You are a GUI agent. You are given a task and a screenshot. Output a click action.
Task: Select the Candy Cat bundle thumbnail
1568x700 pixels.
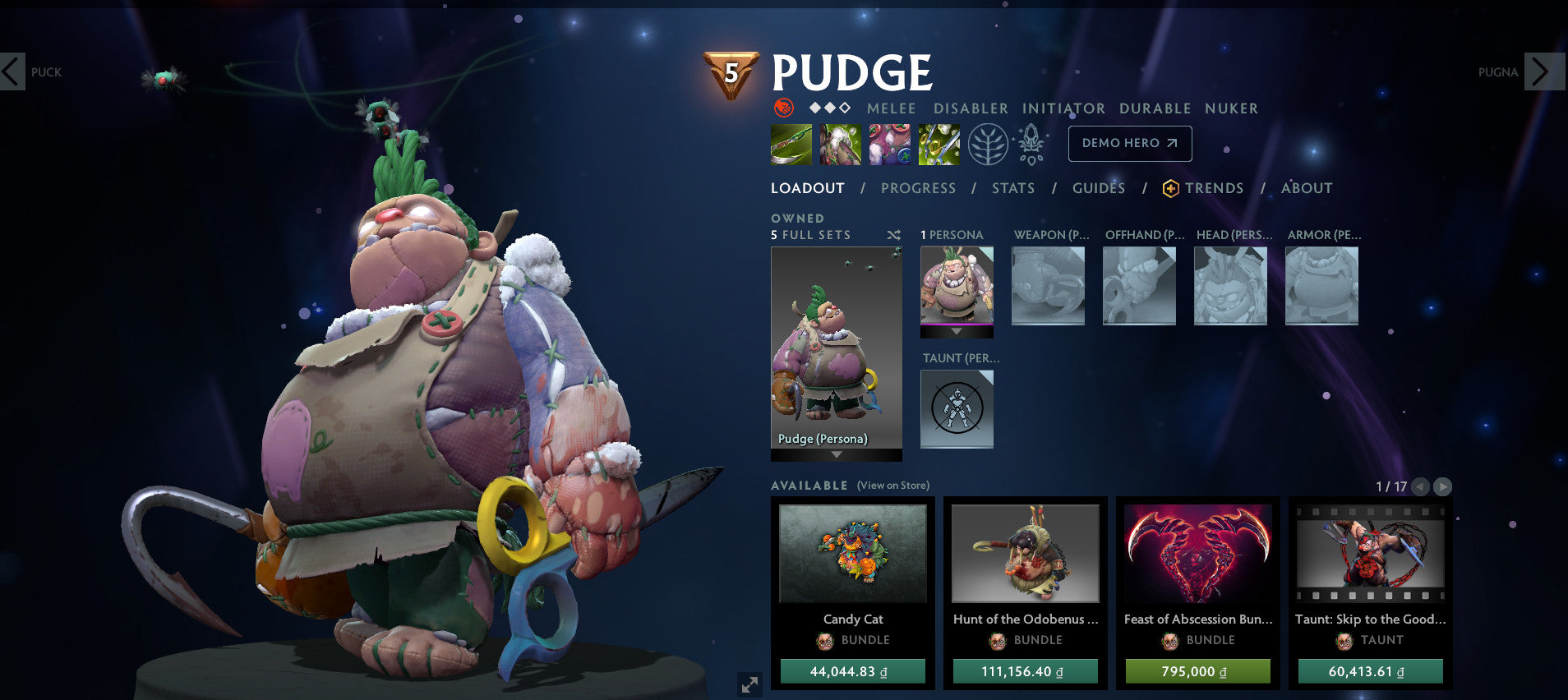[x=853, y=555]
